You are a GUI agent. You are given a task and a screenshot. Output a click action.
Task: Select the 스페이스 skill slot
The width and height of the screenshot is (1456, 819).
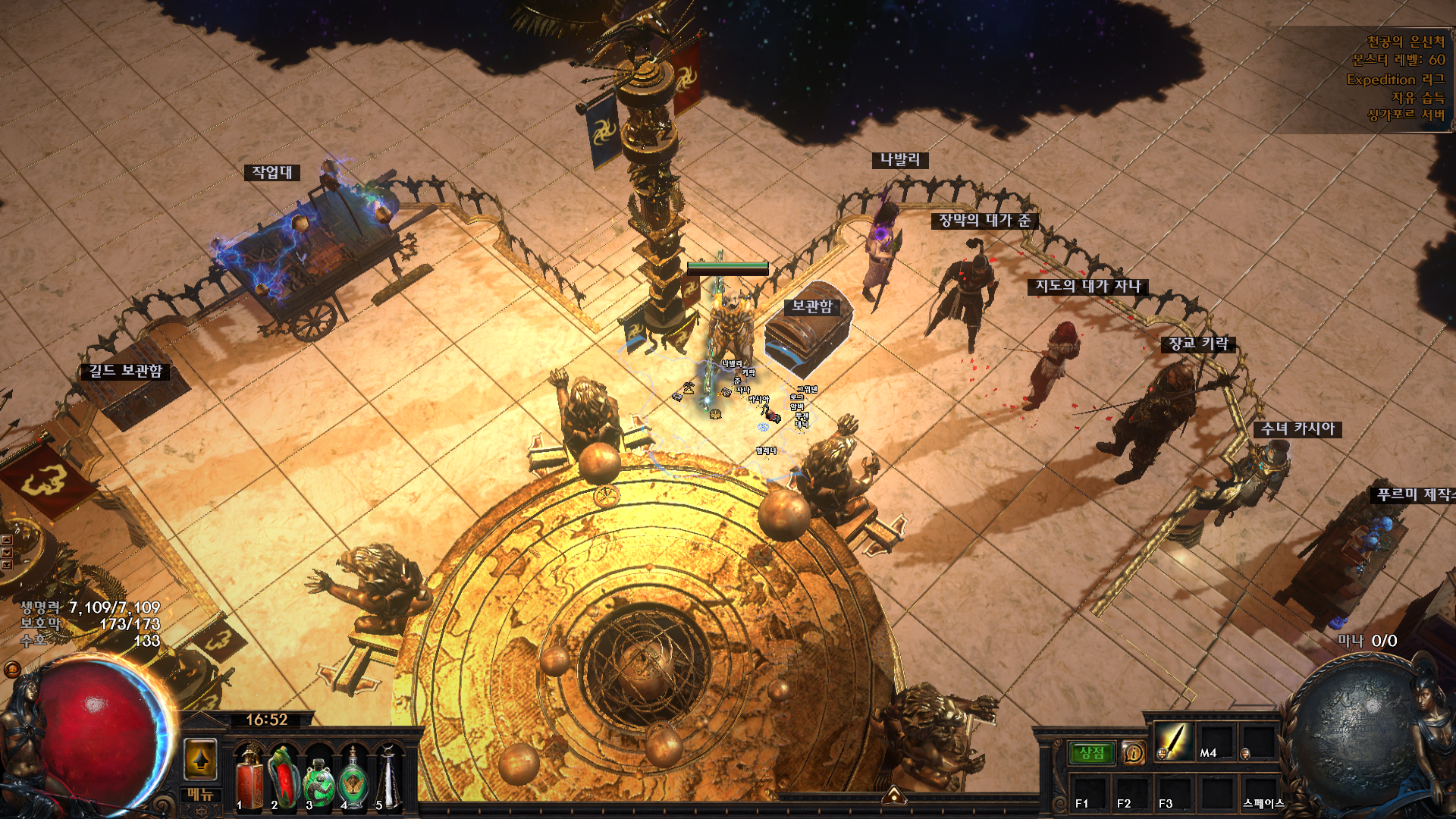pos(1259,792)
